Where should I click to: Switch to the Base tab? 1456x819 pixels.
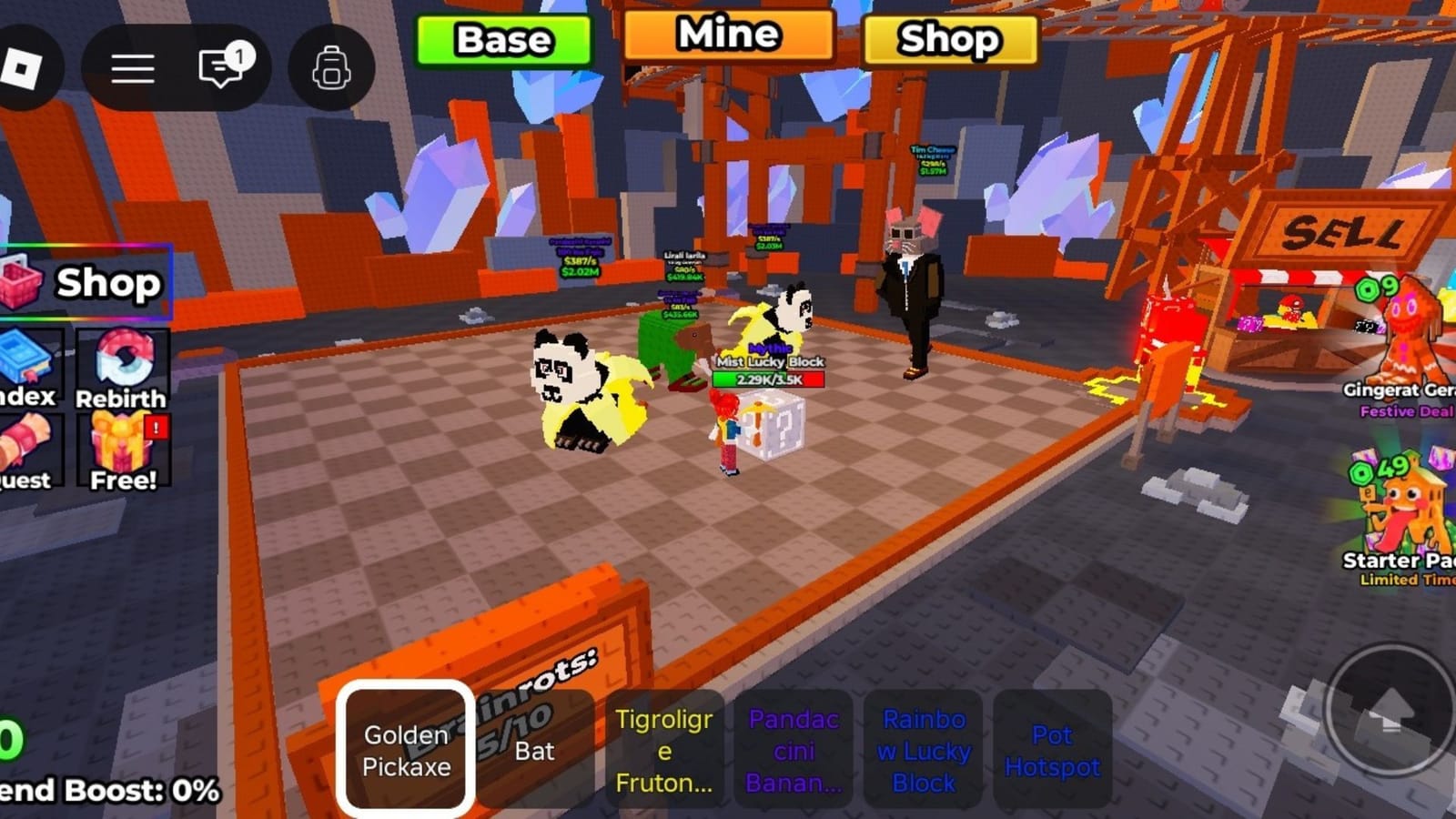click(503, 39)
